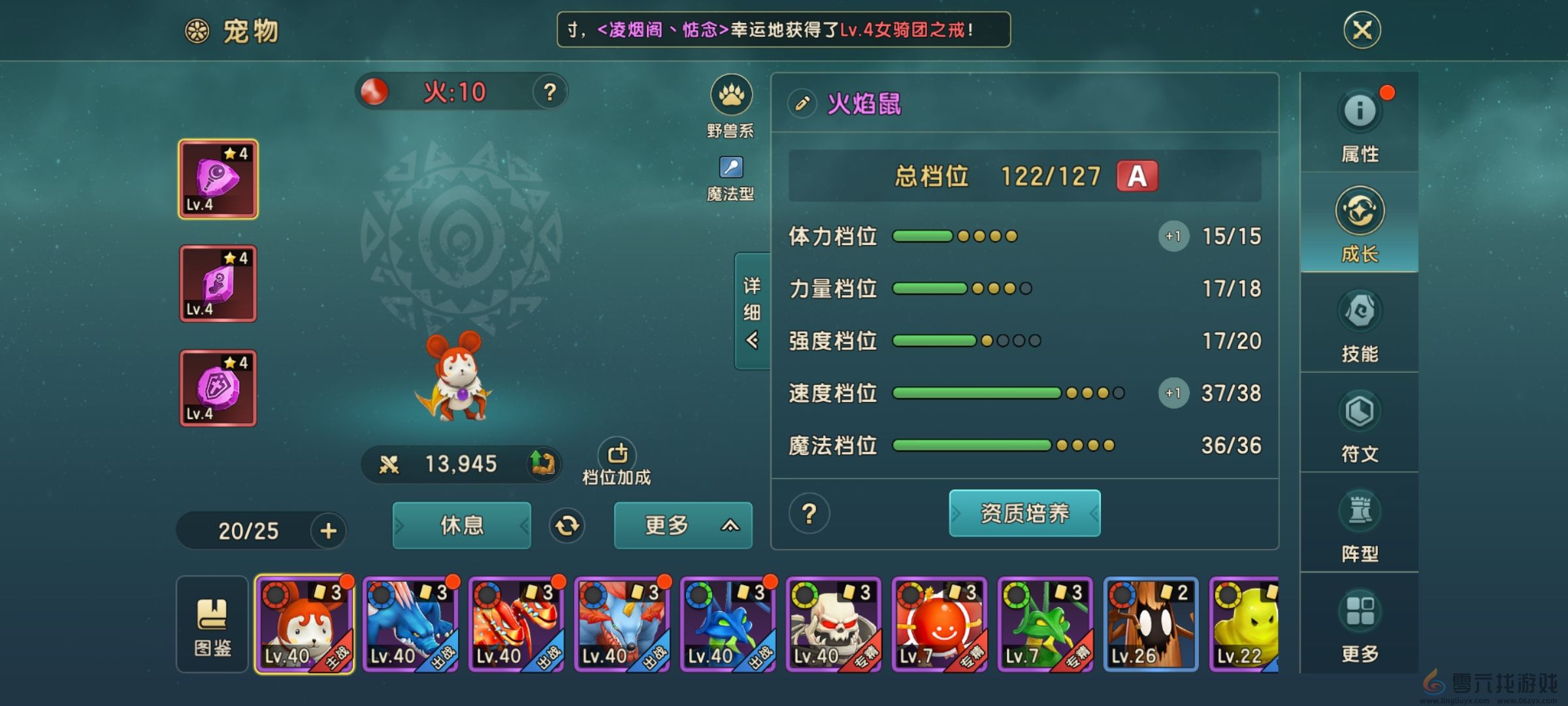The width and height of the screenshot is (1568, 706).
Task: Click the ? help icon beside 火:10
Action: point(549,92)
